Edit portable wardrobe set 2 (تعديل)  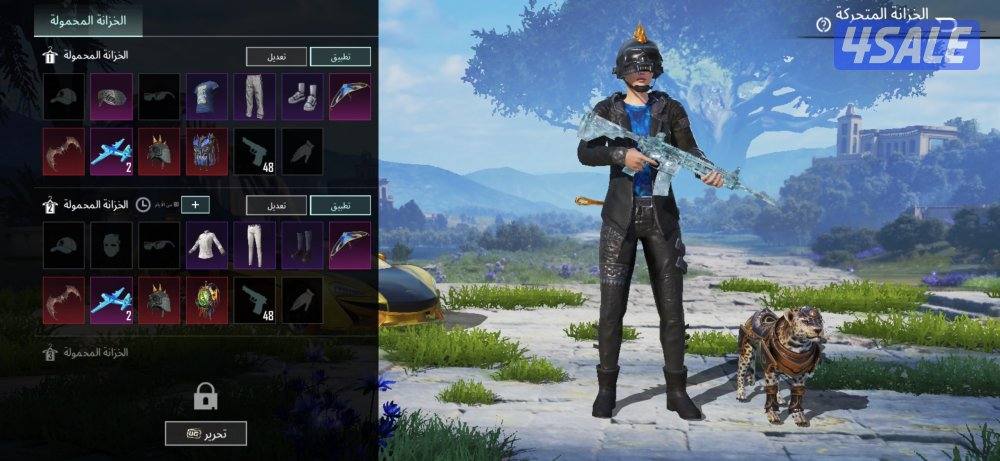276,205
